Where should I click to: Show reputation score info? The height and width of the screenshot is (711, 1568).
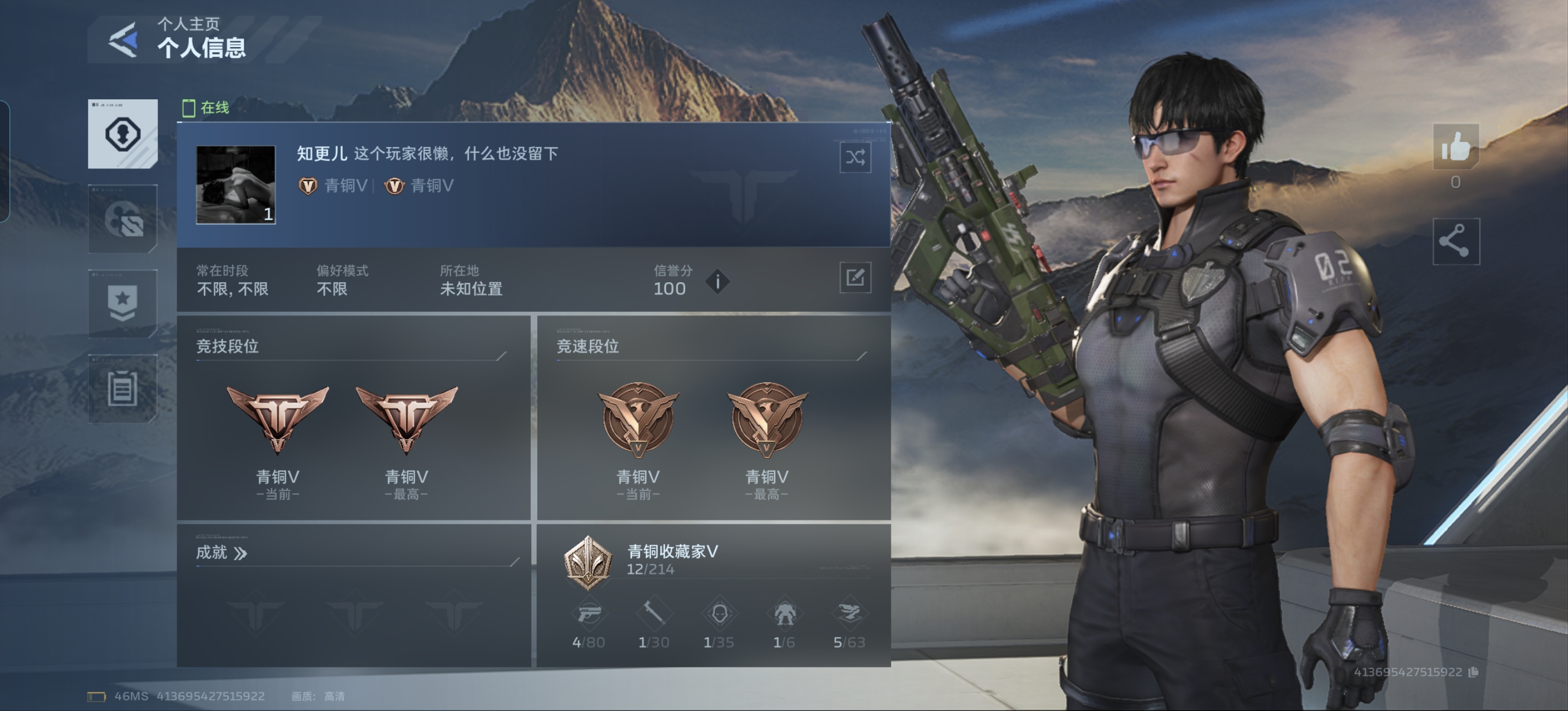click(718, 282)
